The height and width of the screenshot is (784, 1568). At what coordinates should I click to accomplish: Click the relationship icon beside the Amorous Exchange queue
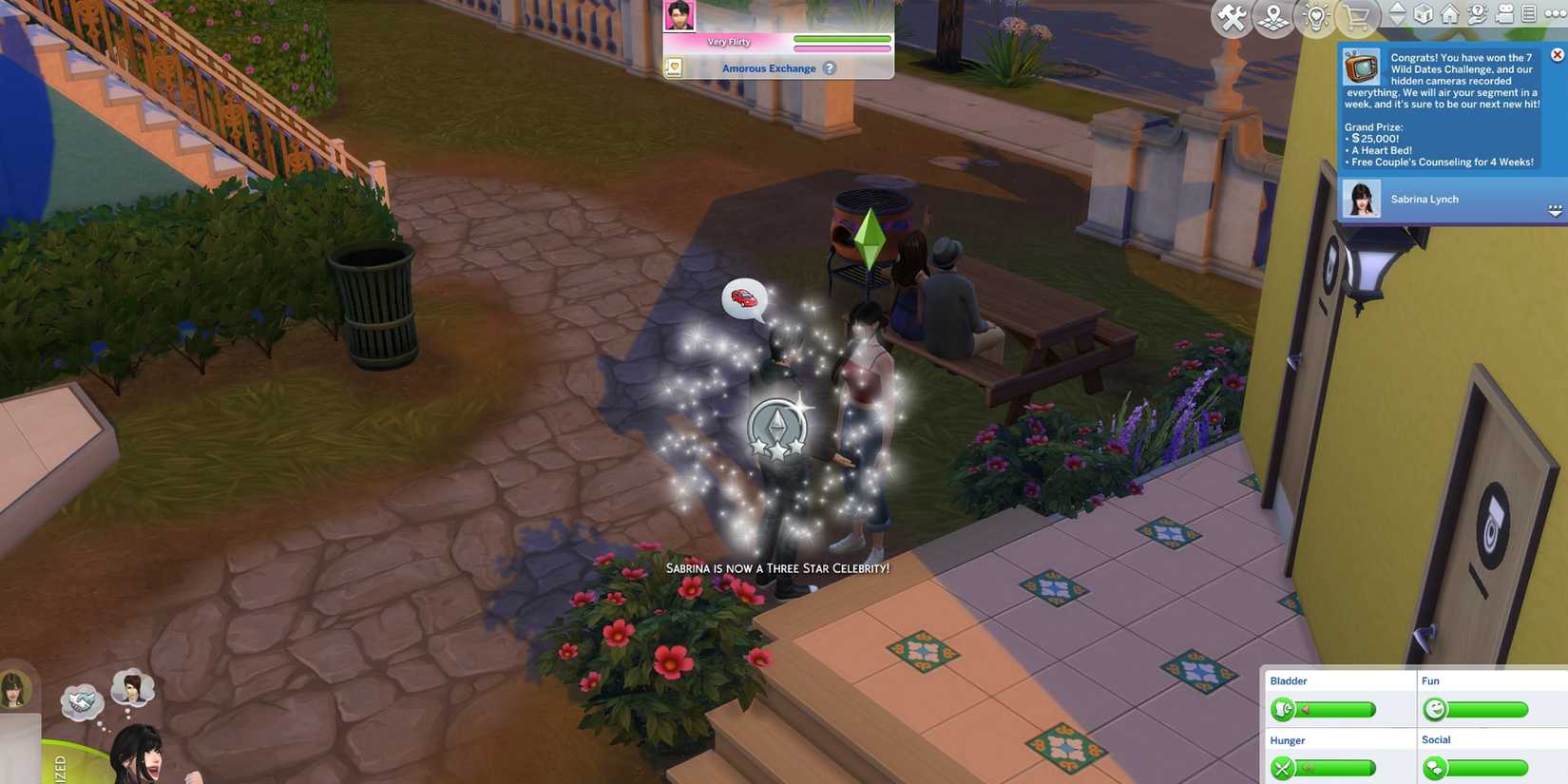(x=674, y=67)
